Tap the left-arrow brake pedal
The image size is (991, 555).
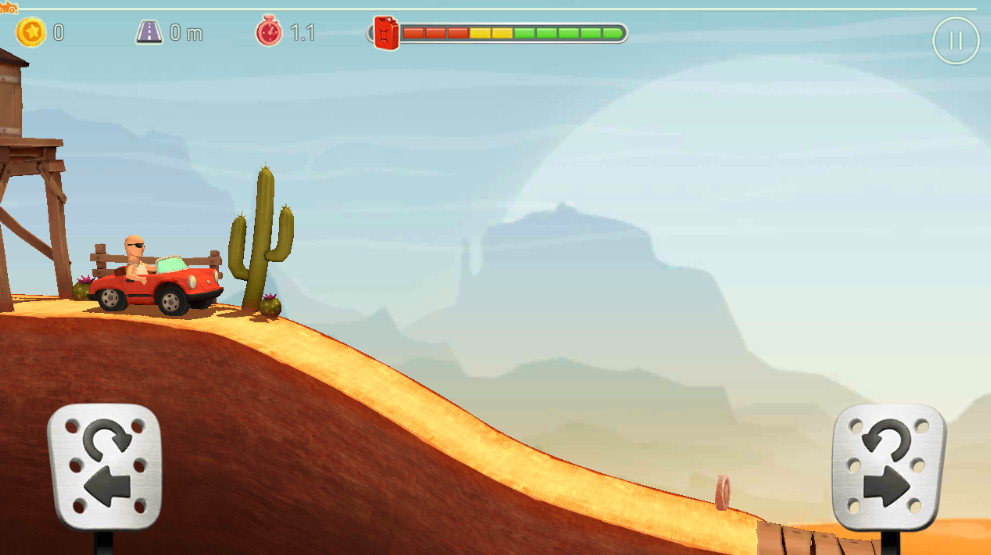click(x=104, y=467)
